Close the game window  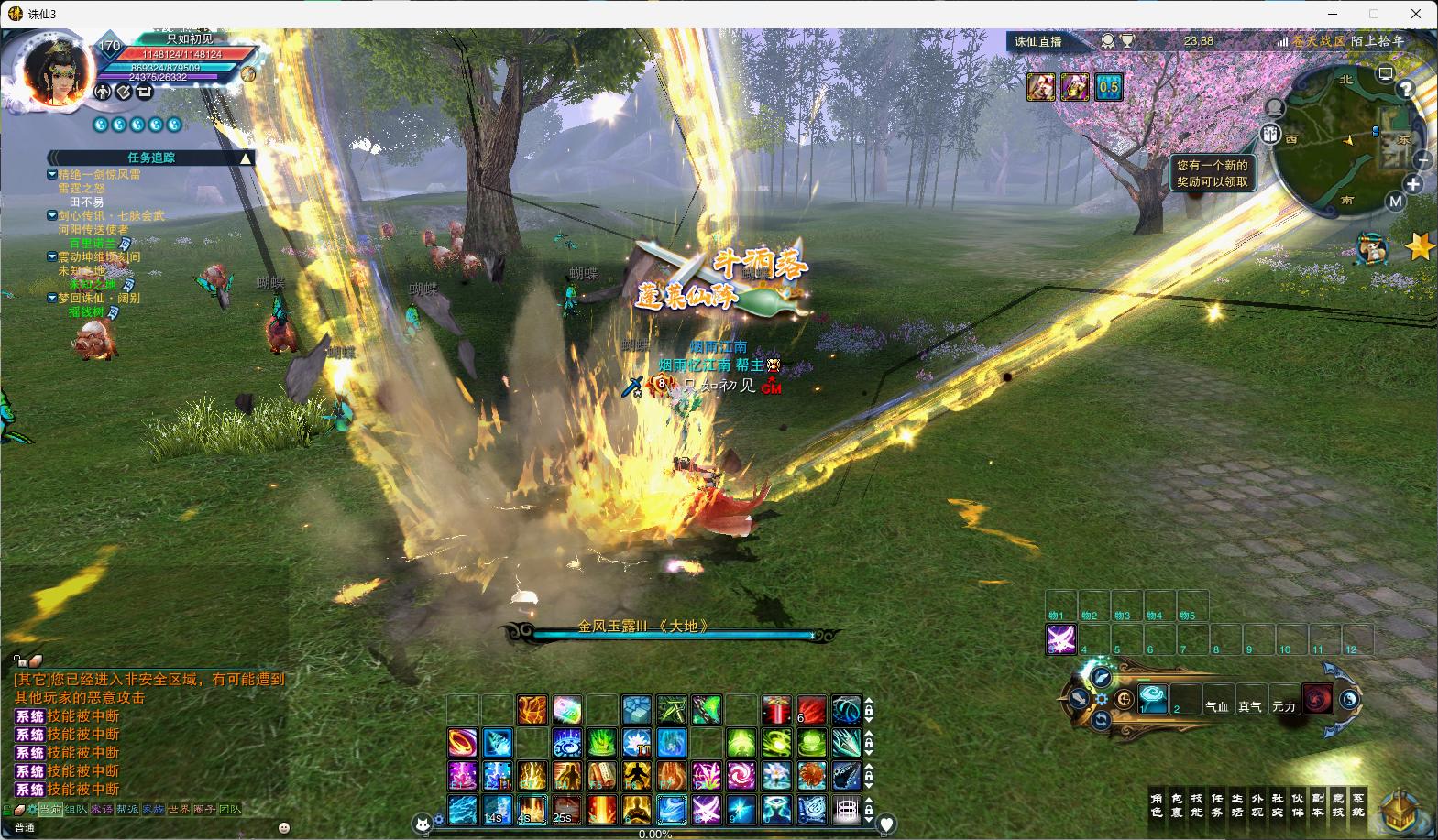click(x=1416, y=14)
